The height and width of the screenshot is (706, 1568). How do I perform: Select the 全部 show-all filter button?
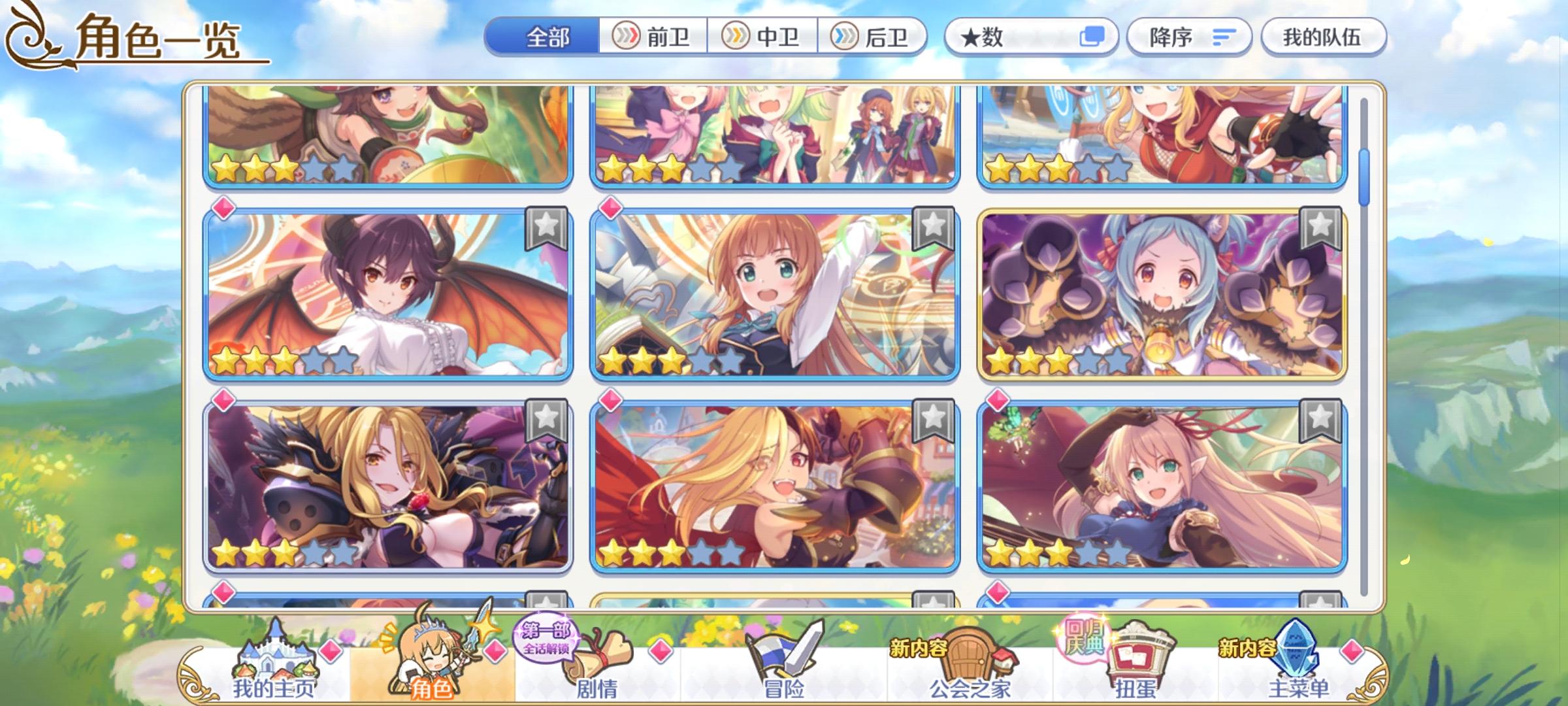[547, 37]
